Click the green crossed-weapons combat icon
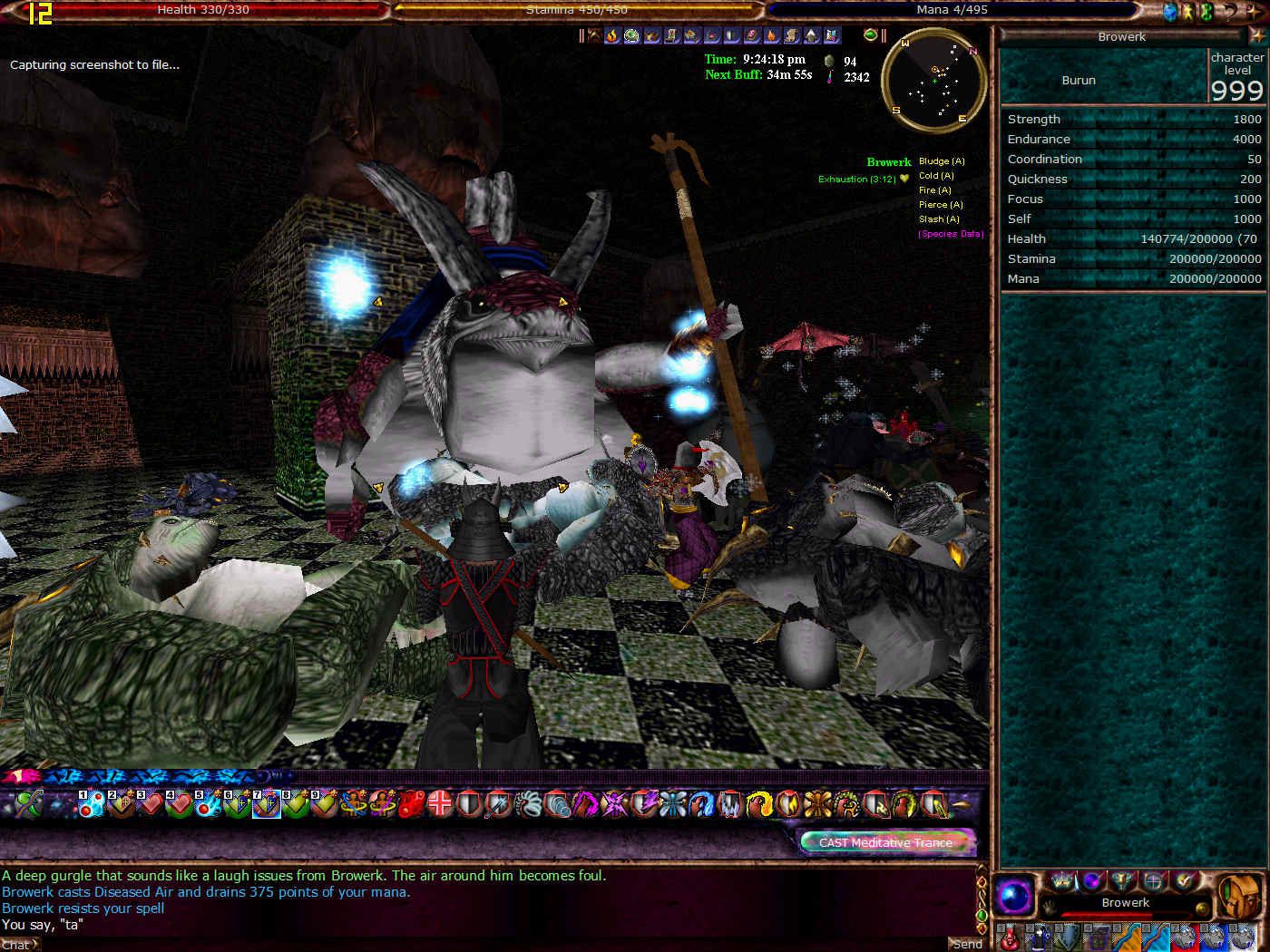The image size is (1270, 952). point(28,803)
